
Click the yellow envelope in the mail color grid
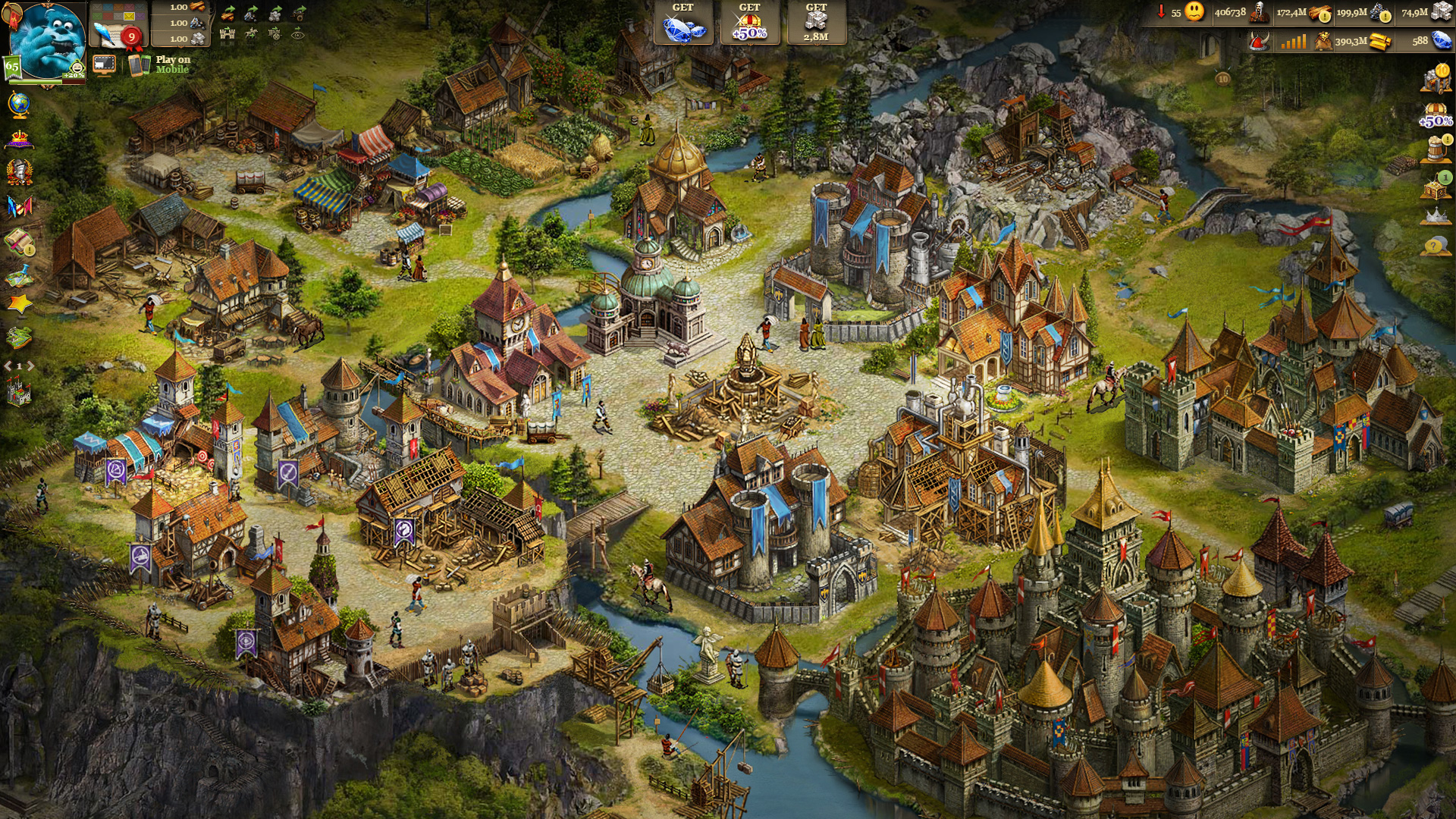pos(130,17)
